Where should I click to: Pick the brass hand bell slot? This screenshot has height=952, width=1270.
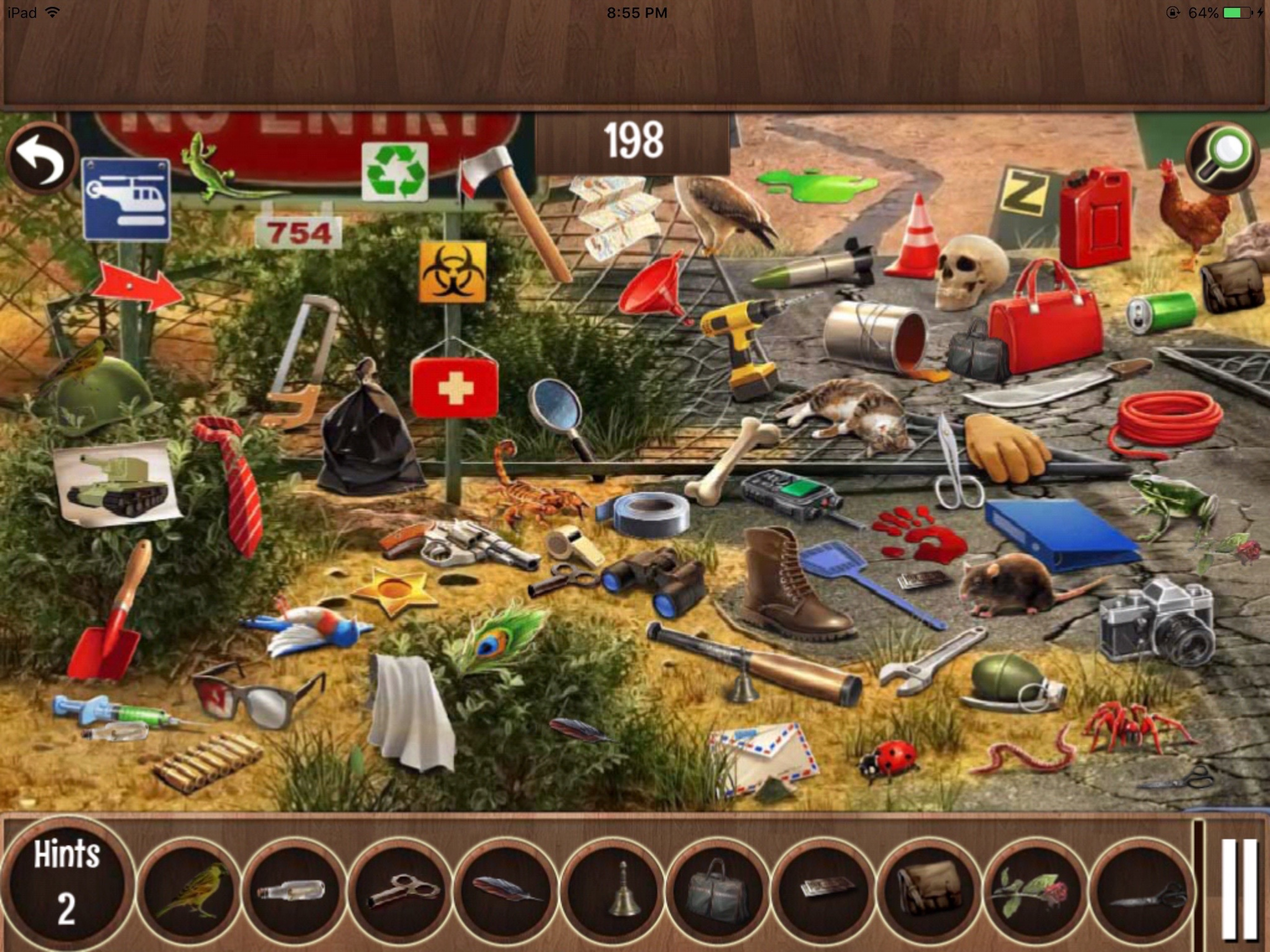point(612,891)
